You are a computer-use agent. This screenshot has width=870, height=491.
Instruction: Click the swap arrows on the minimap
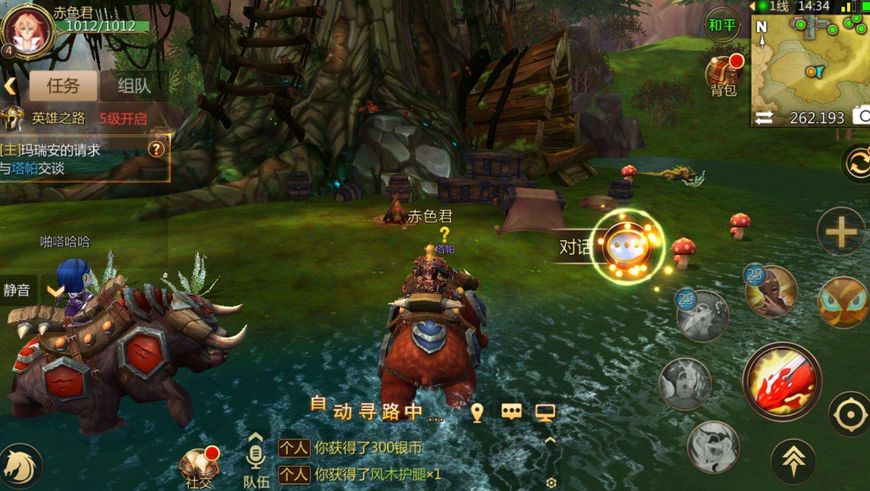(764, 118)
